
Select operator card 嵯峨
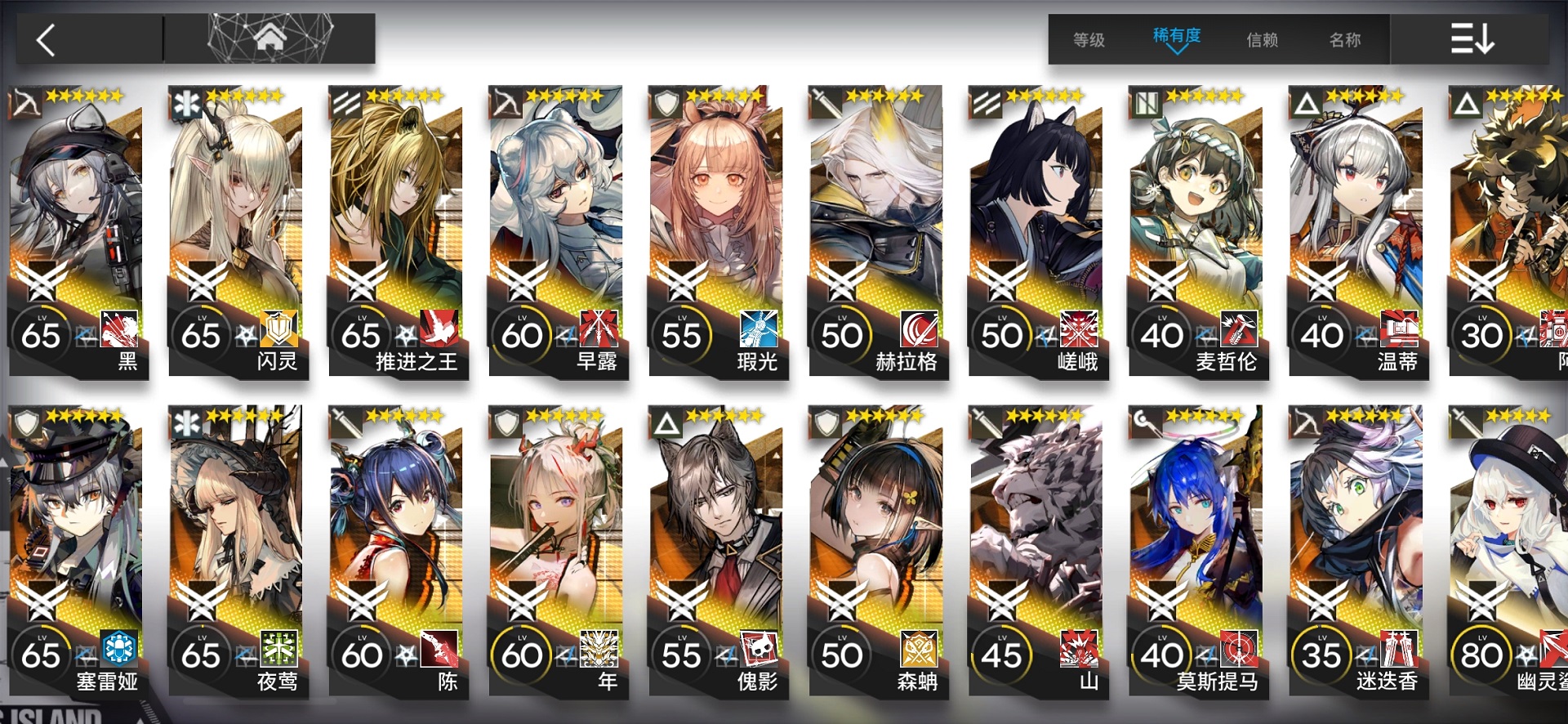click(1038, 233)
